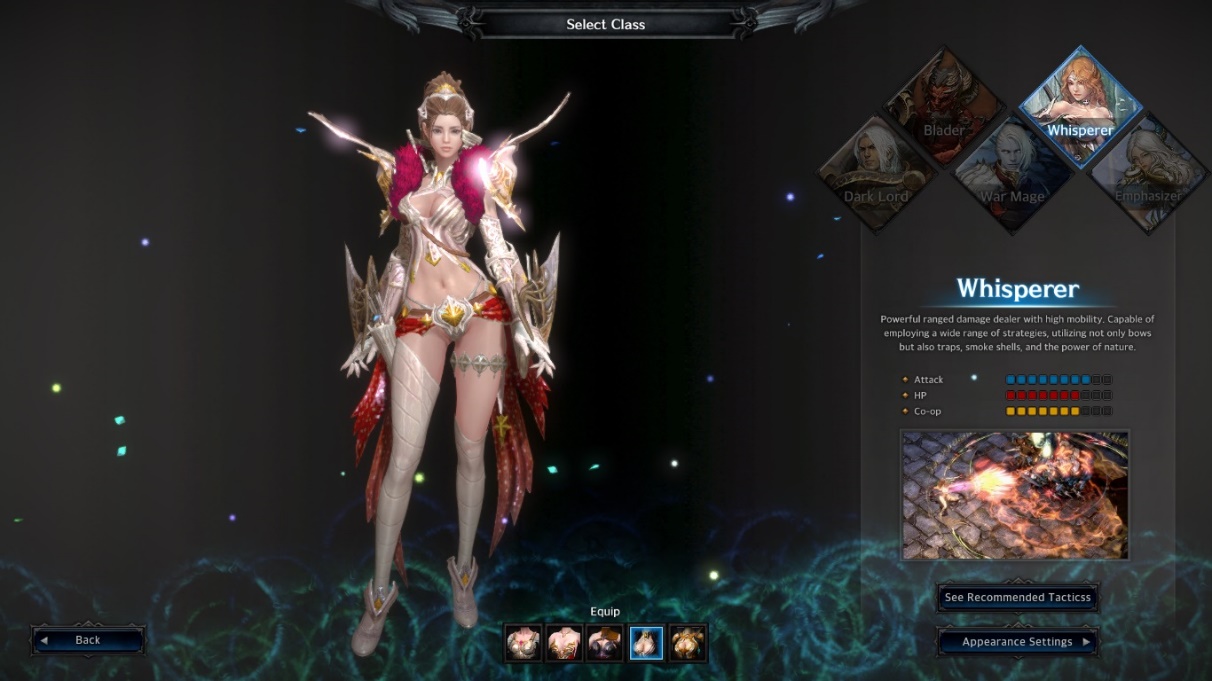The image size is (1212, 681).
Task: Pick the Dark Lord class
Action: click(x=876, y=173)
